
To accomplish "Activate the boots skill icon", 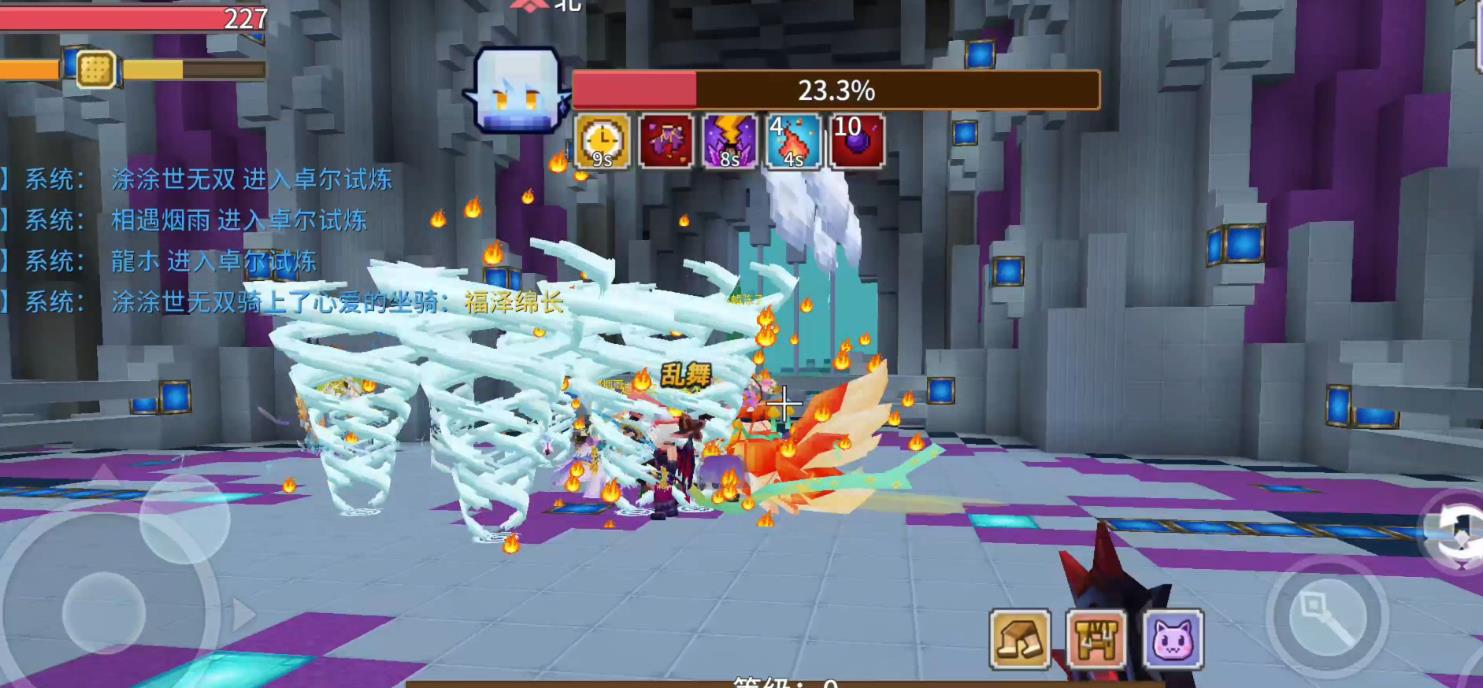I will [1020, 639].
